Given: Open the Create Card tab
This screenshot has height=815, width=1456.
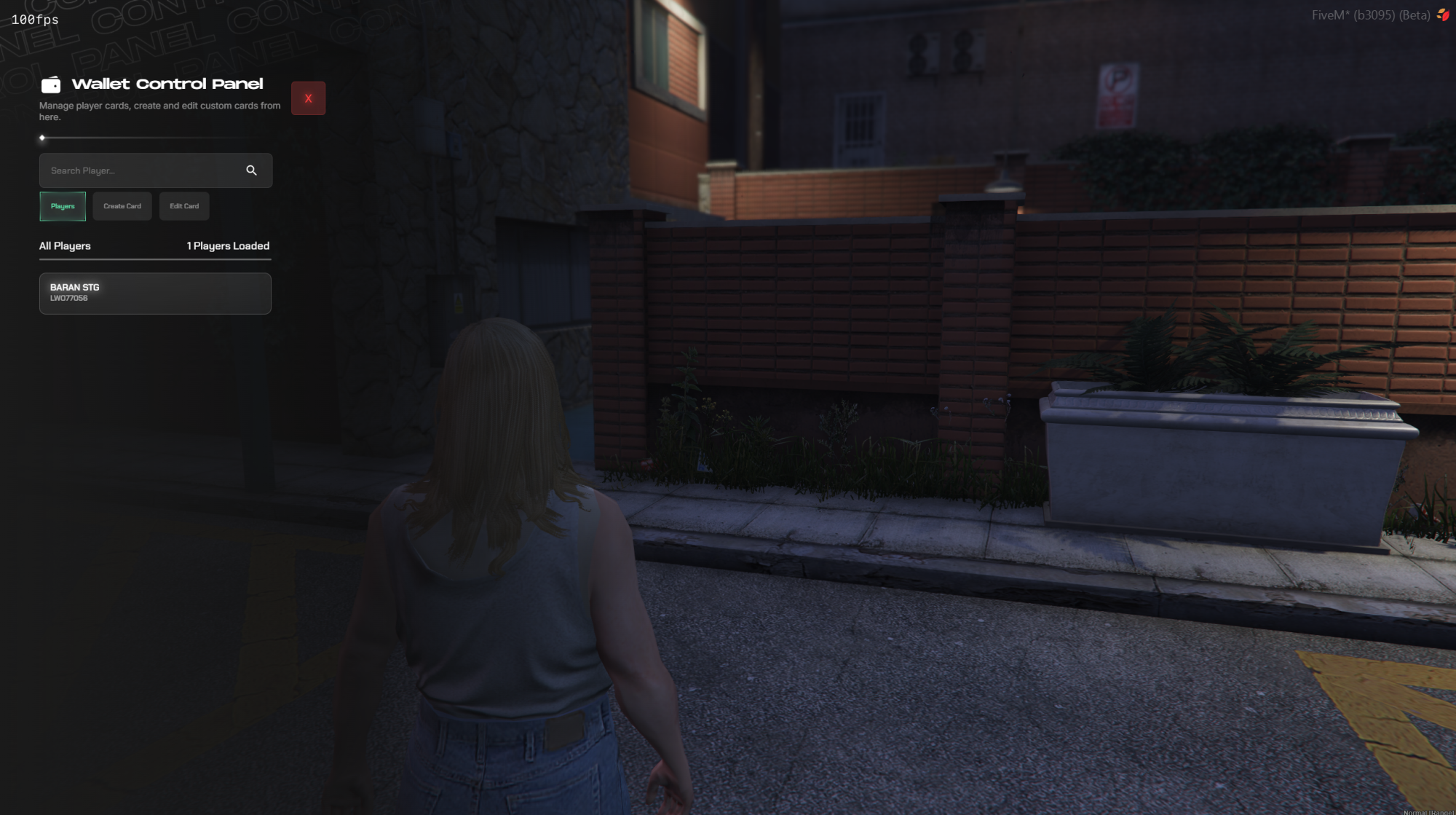Looking at the screenshot, I should pyautogui.click(x=122, y=206).
